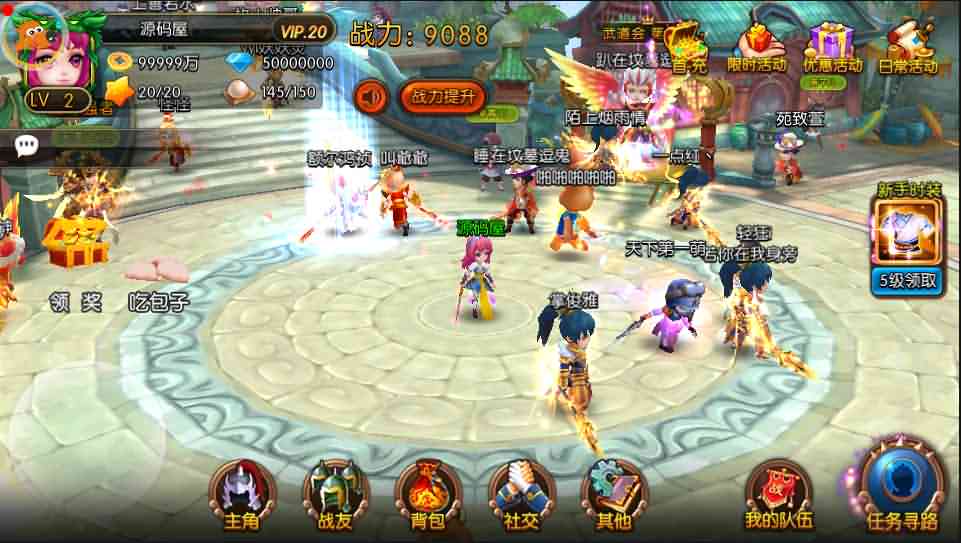
Task: Open the VIP.20 badge
Action: [304, 31]
